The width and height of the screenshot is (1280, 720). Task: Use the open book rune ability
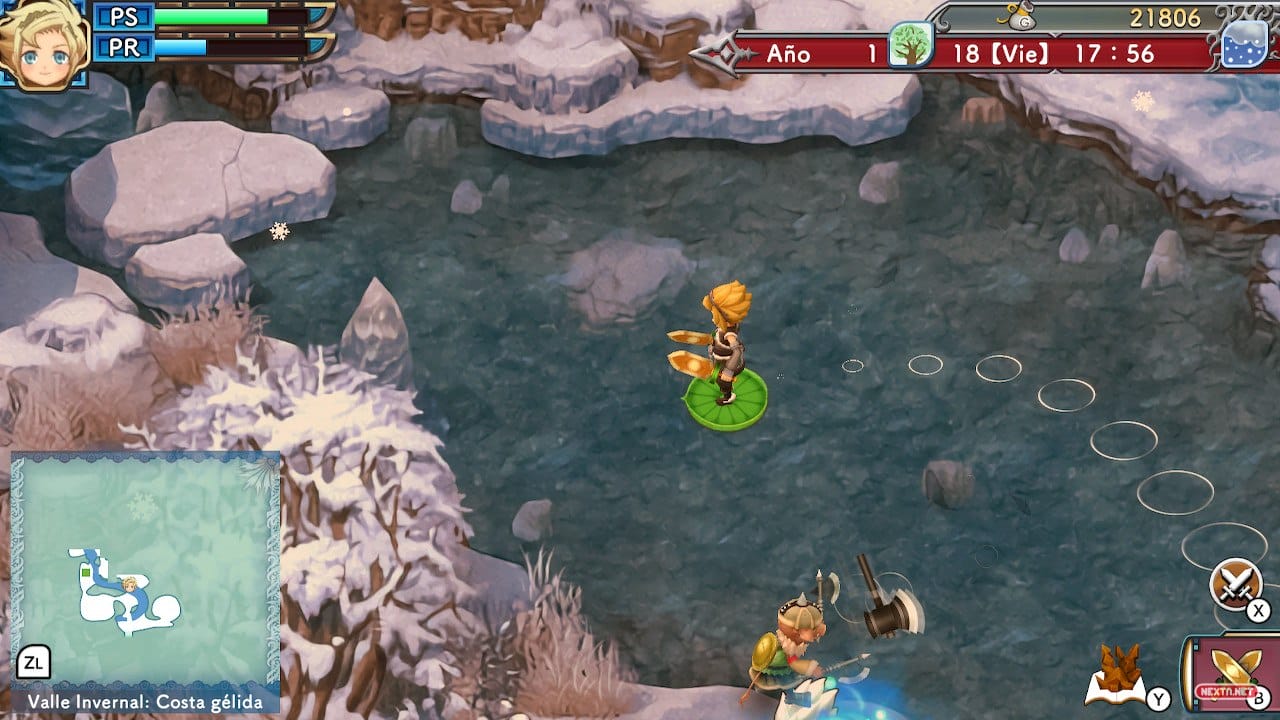(1116, 678)
